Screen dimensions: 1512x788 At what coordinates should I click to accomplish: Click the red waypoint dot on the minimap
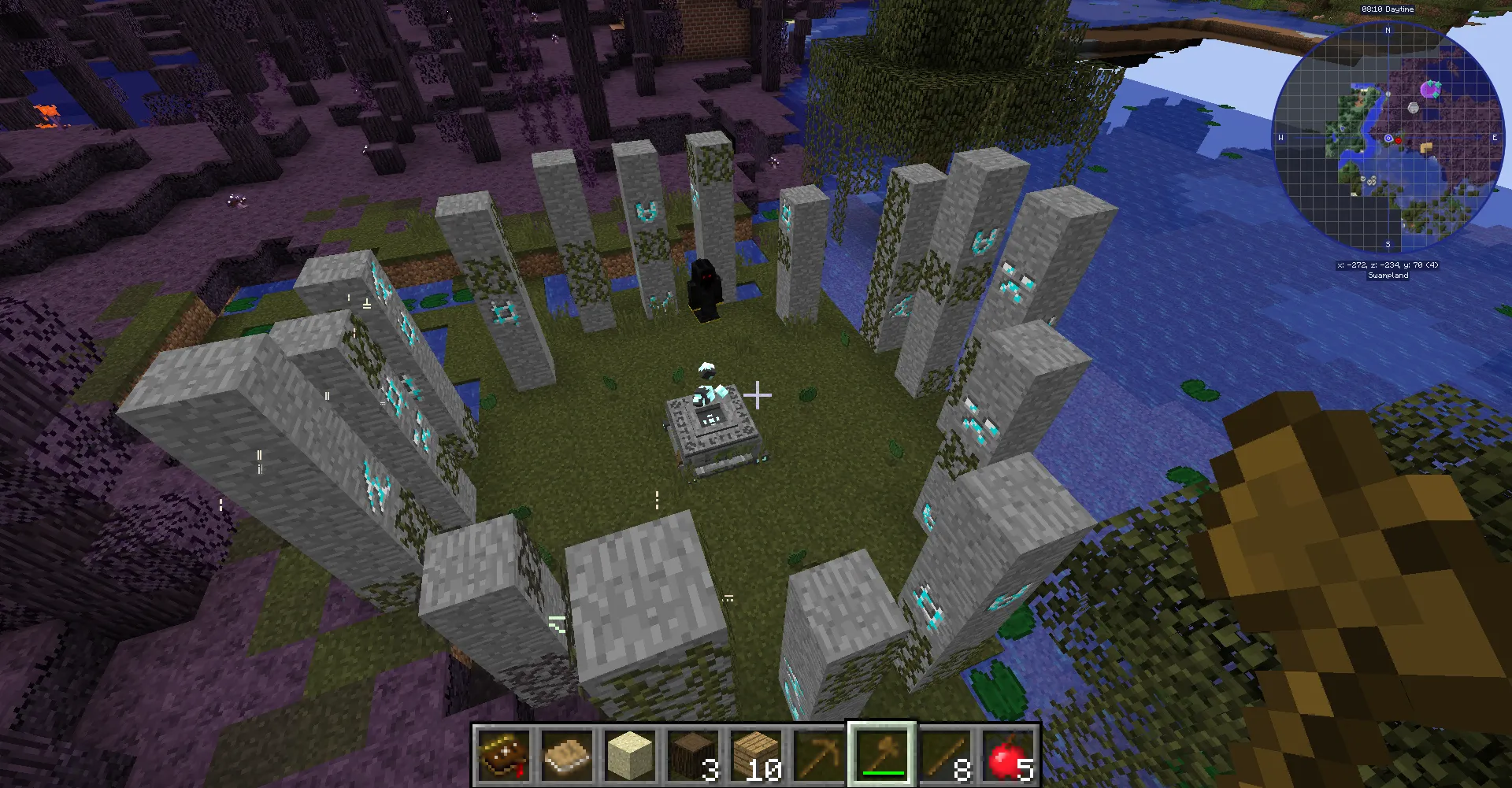pyautogui.click(x=1398, y=139)
